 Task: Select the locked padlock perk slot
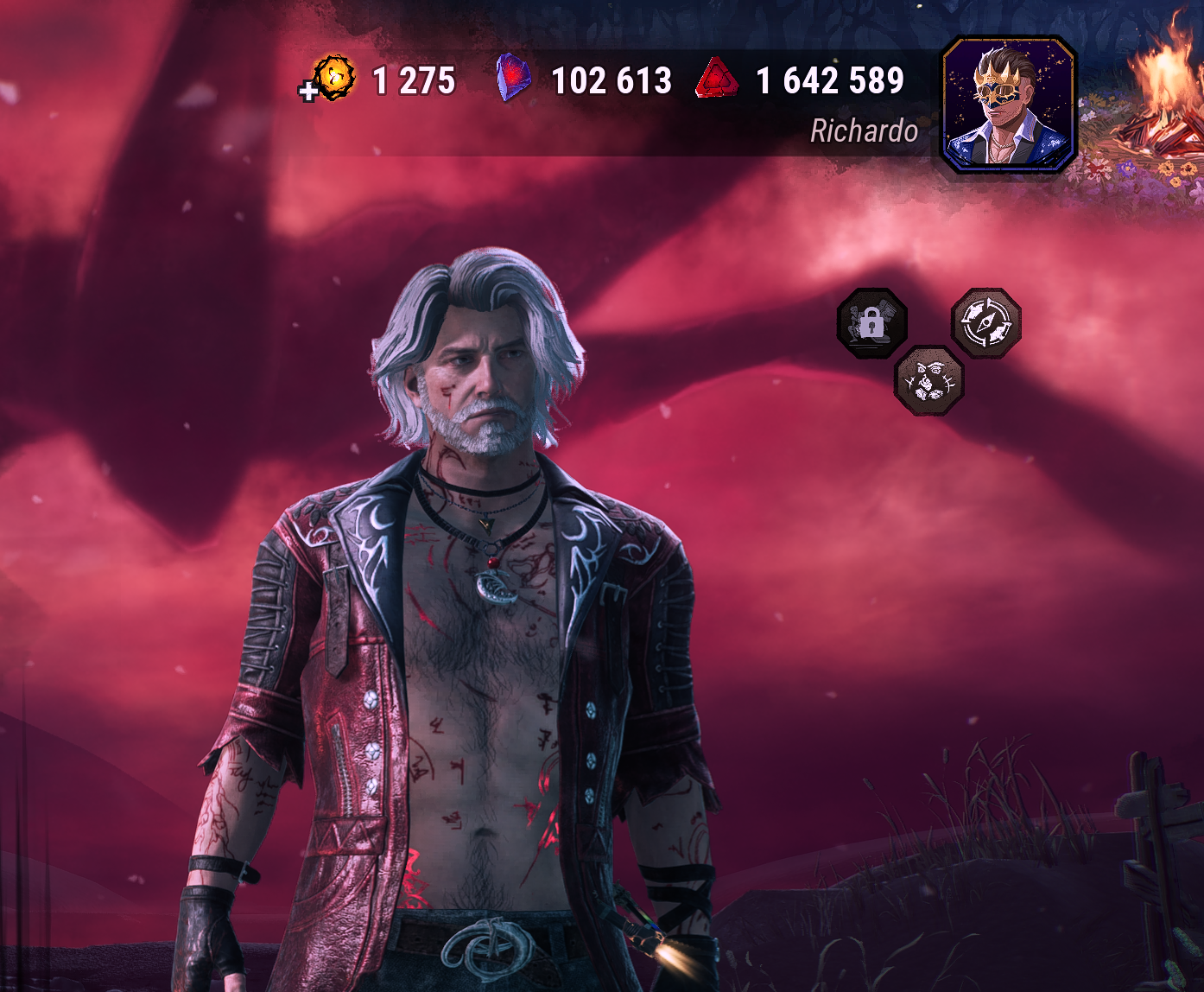(872, 324)
